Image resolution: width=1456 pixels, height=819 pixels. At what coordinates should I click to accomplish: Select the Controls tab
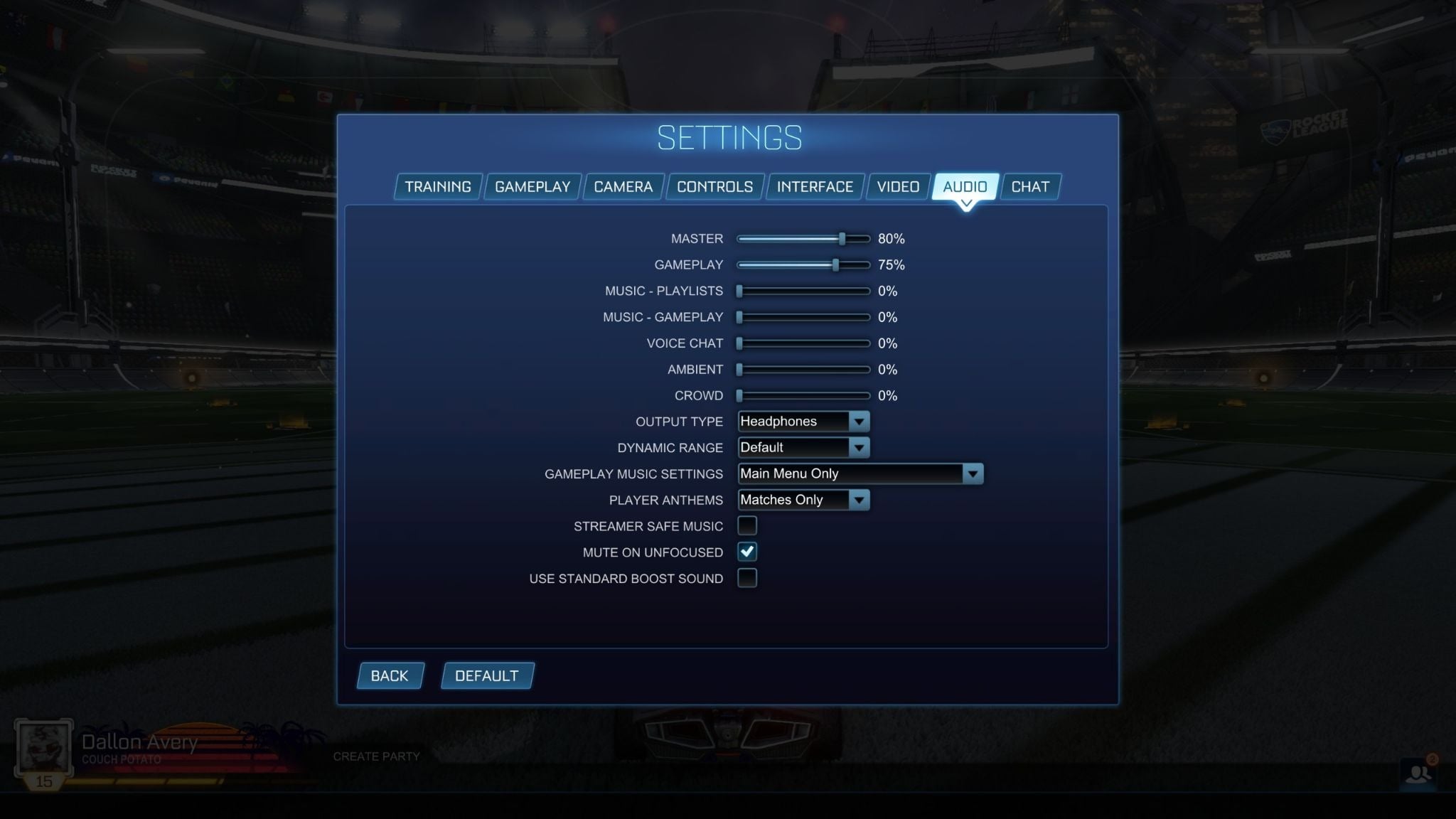point(715,186)
